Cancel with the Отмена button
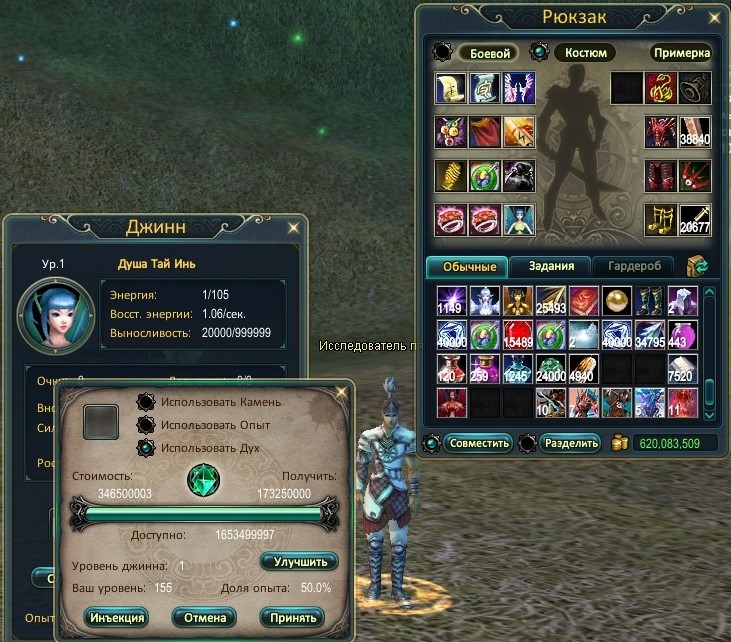 (x=203, y=617)
